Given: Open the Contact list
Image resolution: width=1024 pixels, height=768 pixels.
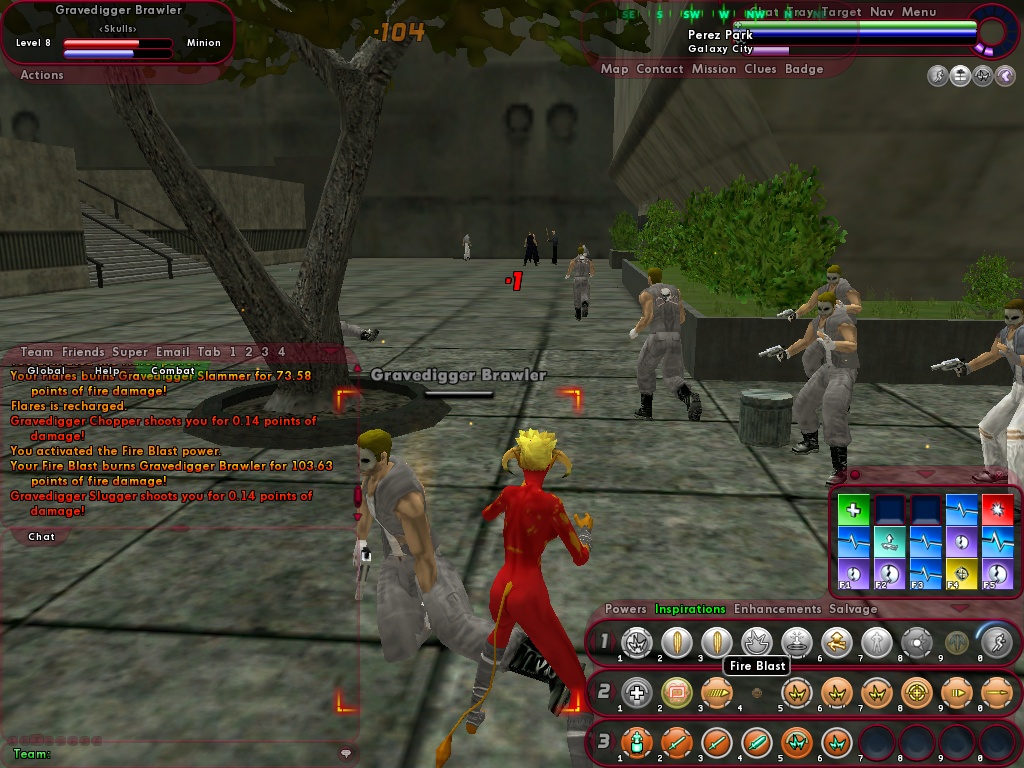Looking at the screenshot, I should pos(659,69).
